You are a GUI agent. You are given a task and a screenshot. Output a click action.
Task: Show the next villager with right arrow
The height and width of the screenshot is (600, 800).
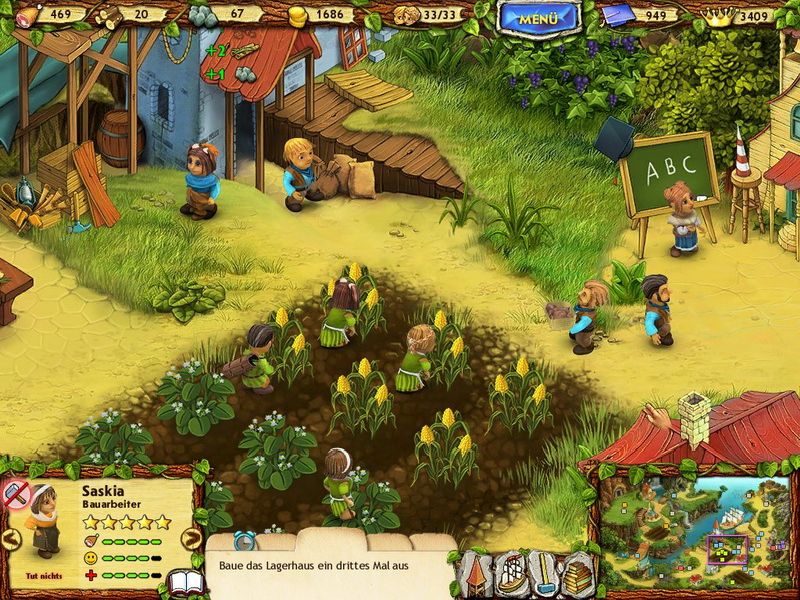pos(190,538)
